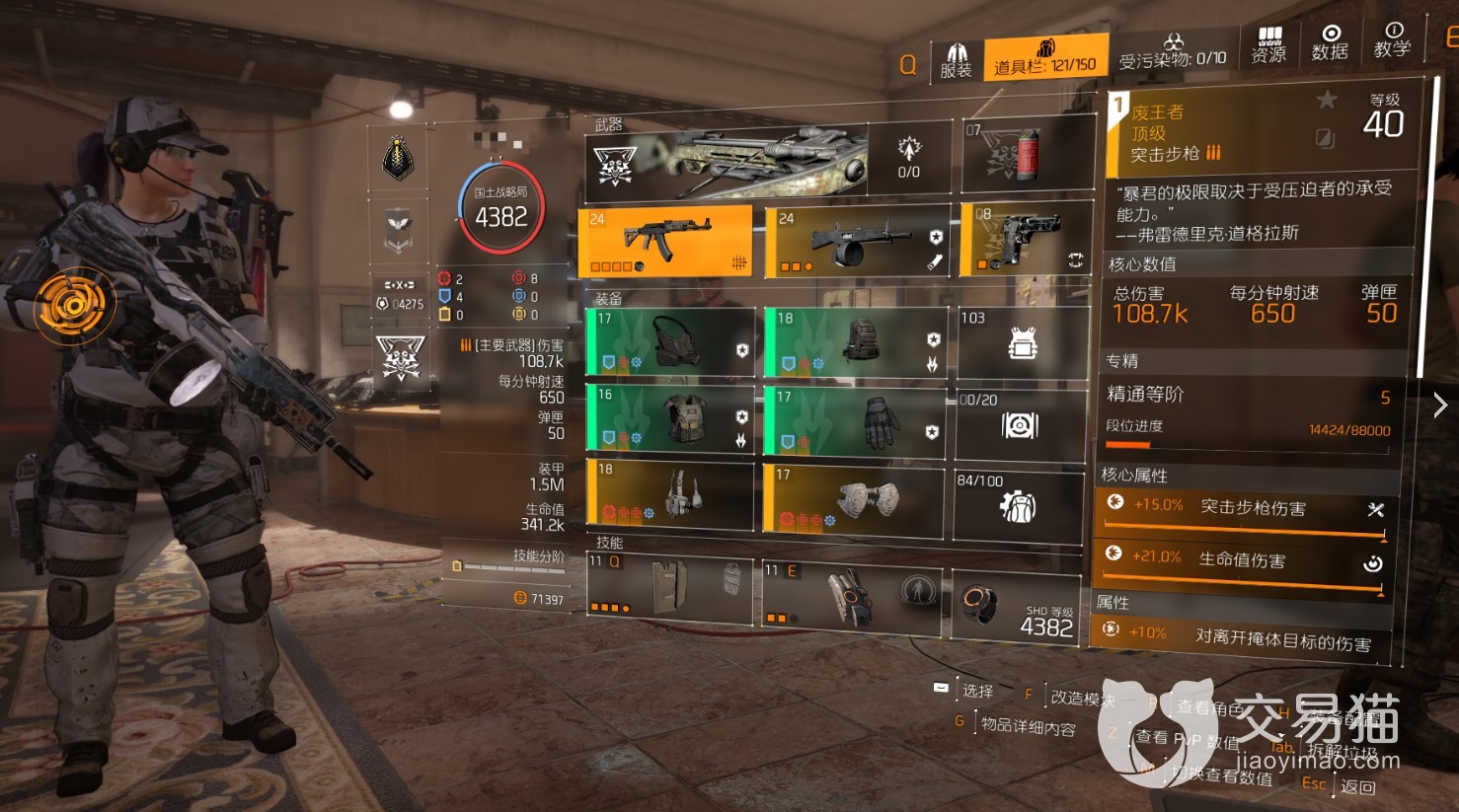Toggle favorite star on the weapon
Screen dimensions: 1459x812
coord(1327,100)
